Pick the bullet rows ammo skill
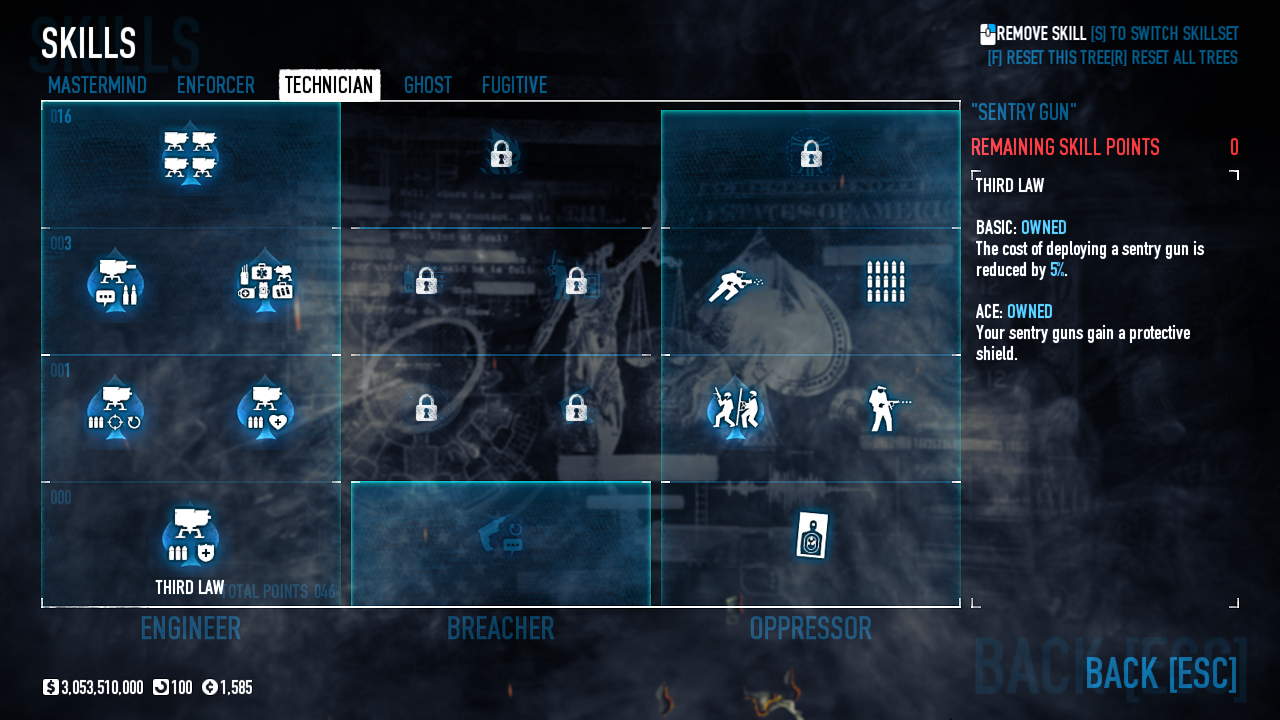The width and height of the screenshot is (1280, 720). tap(885, 282)
